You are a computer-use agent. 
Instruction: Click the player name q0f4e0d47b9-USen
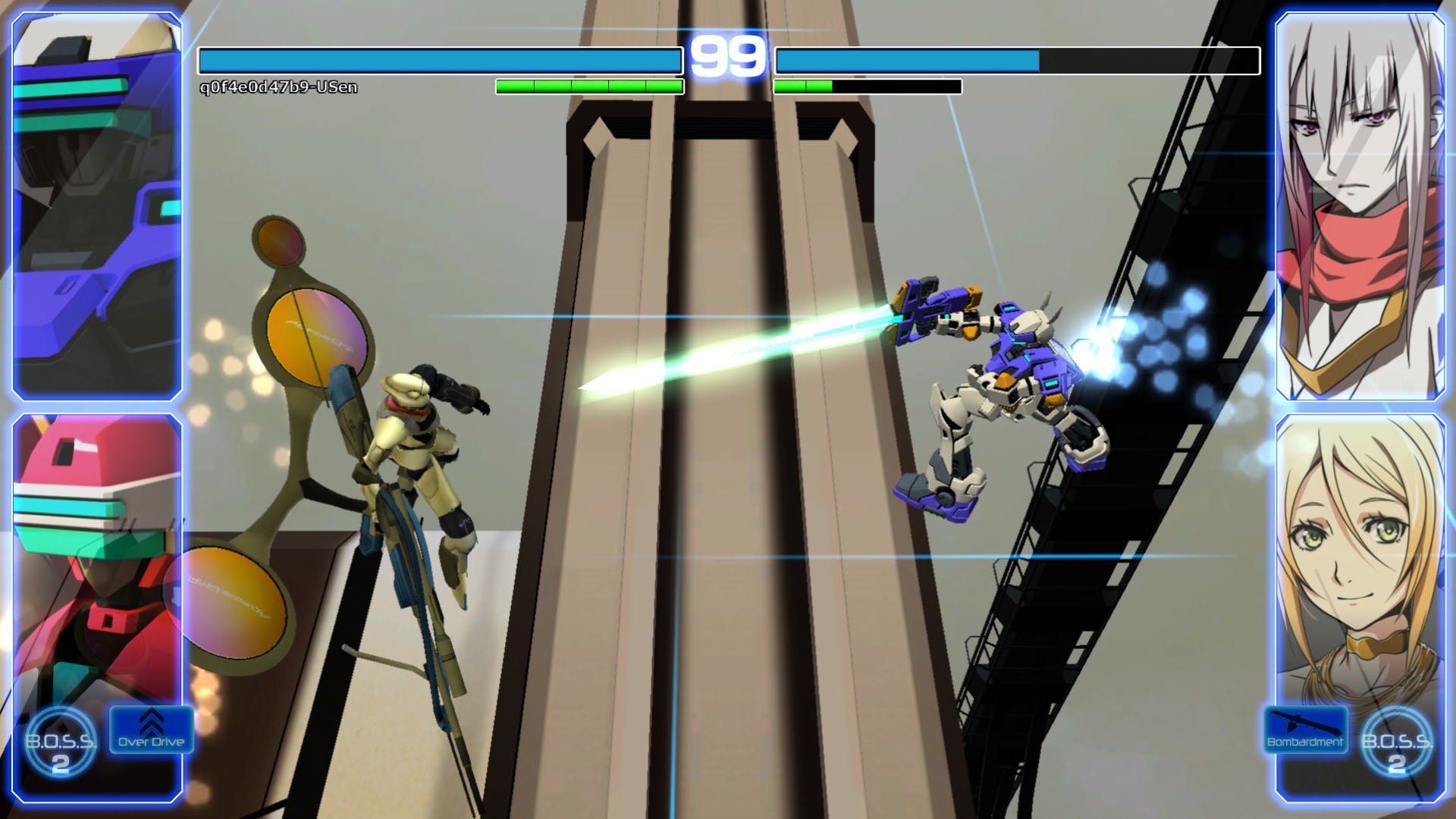point(279,88)
